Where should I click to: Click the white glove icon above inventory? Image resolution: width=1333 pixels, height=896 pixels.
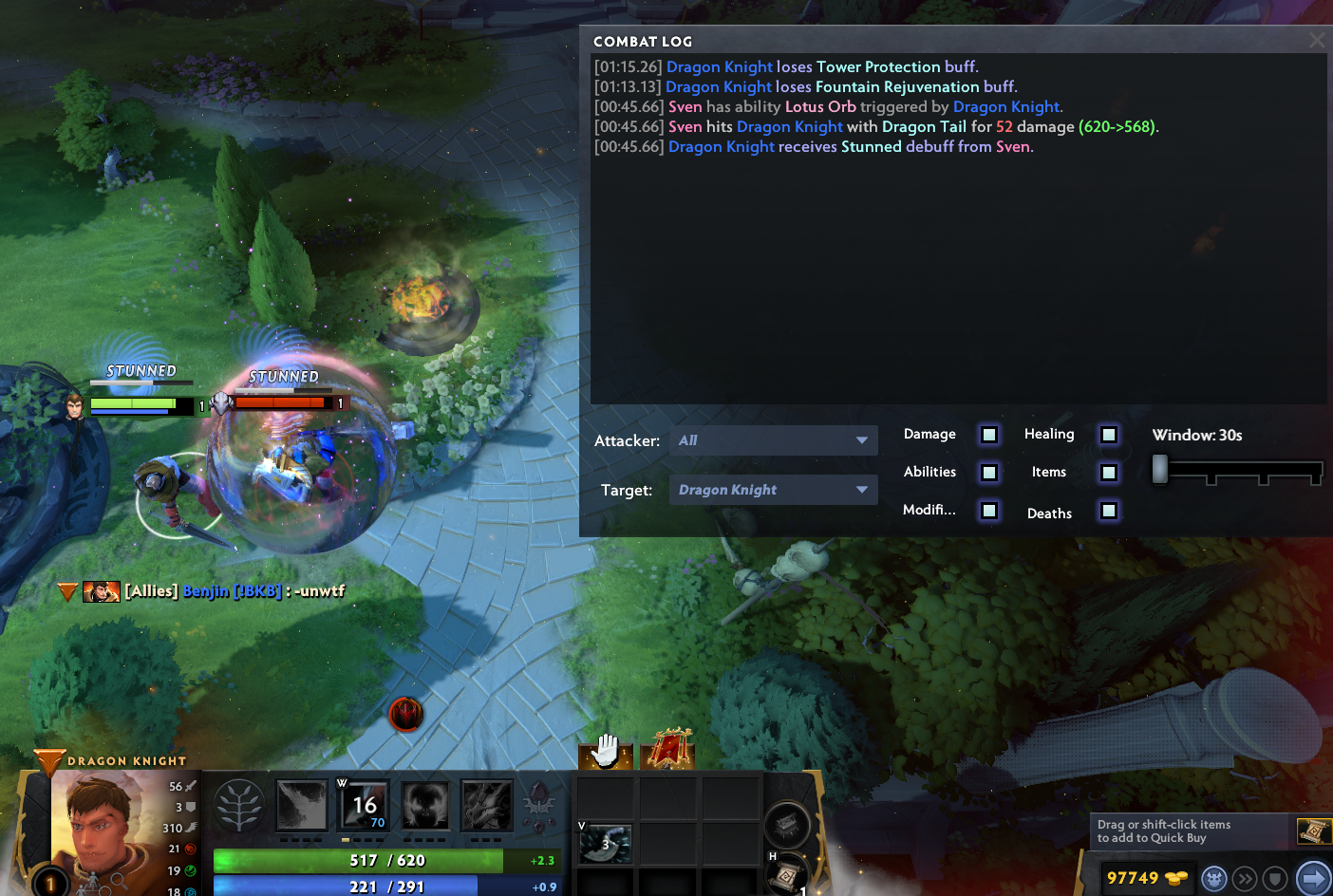click(x=606, y=751)
